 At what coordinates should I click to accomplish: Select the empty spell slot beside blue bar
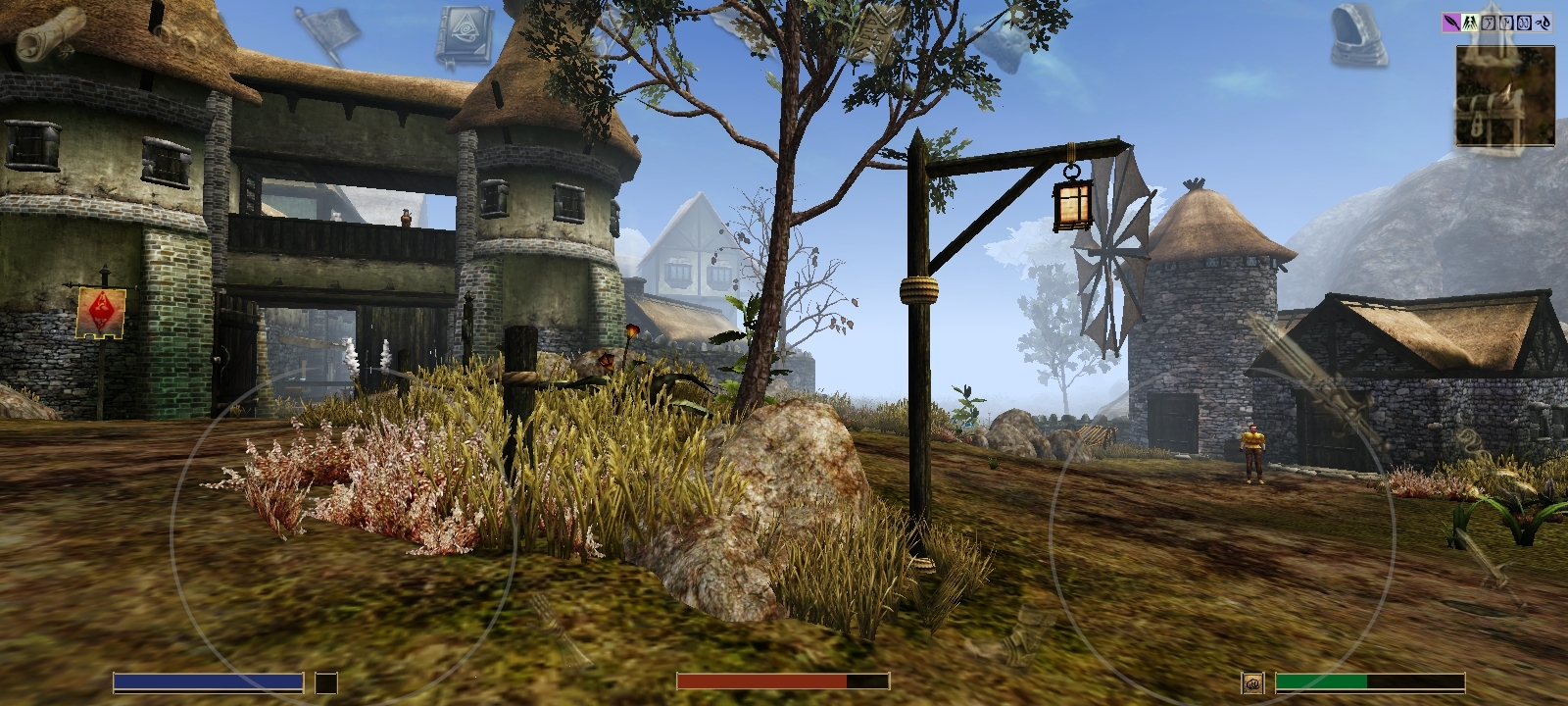(326, 682)
